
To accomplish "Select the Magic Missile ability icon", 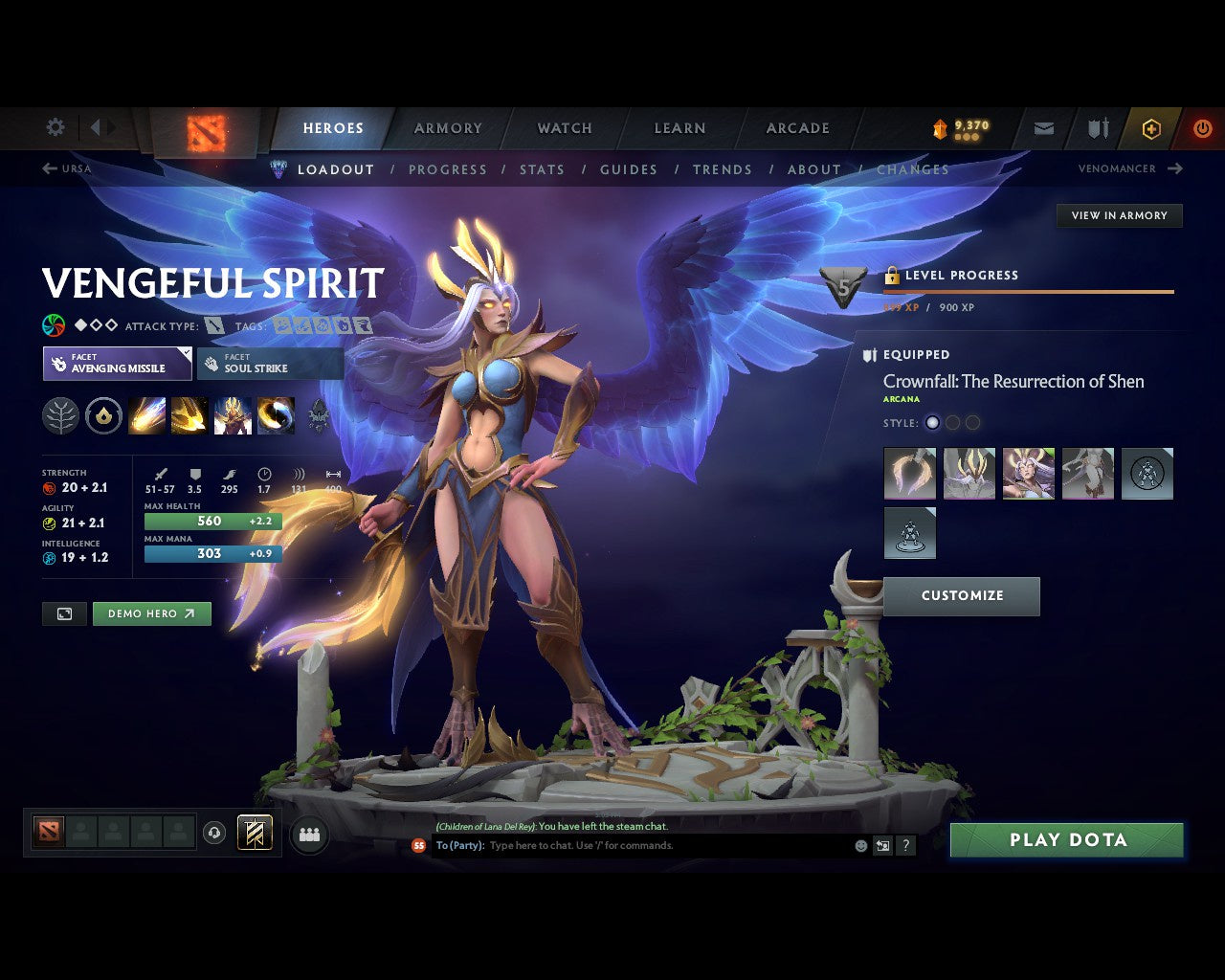I will (x=146, y=415).
